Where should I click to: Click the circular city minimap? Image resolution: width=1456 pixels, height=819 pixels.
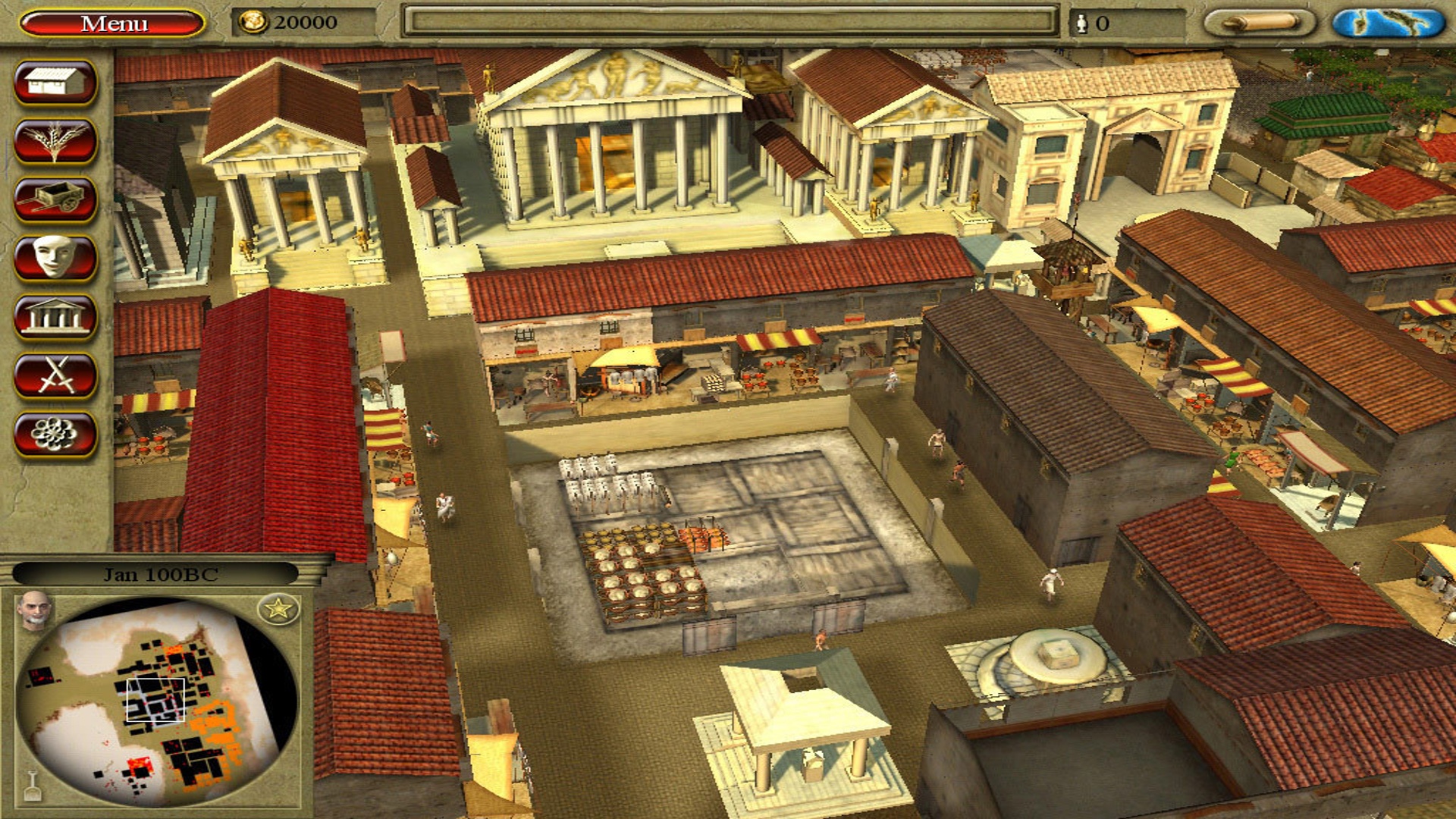tap(155, 701)
